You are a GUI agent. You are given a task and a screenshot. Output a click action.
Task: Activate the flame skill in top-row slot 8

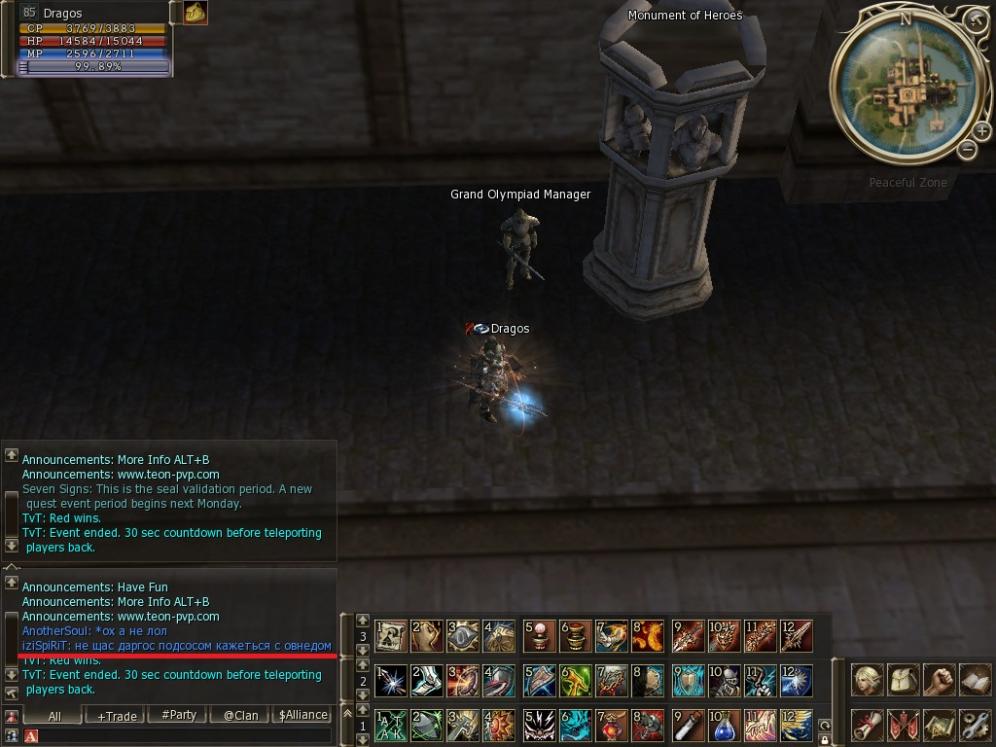pyautogui.click(x=648, y=635)
